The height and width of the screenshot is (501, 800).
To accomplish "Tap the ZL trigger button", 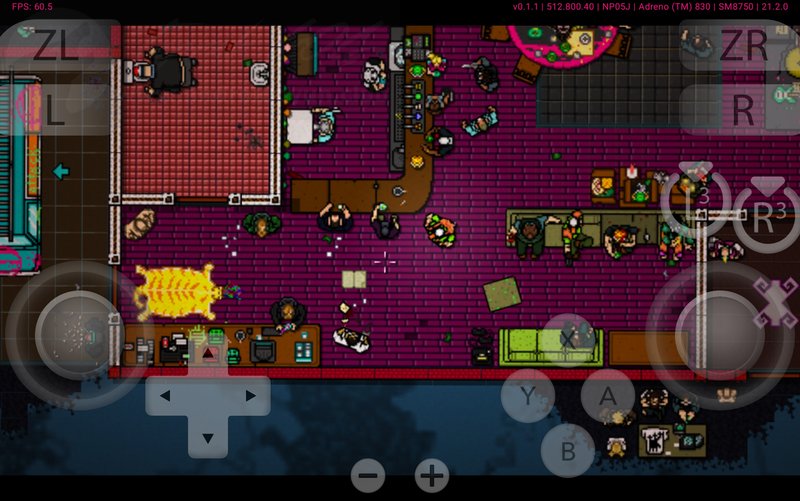I will 59,45.
